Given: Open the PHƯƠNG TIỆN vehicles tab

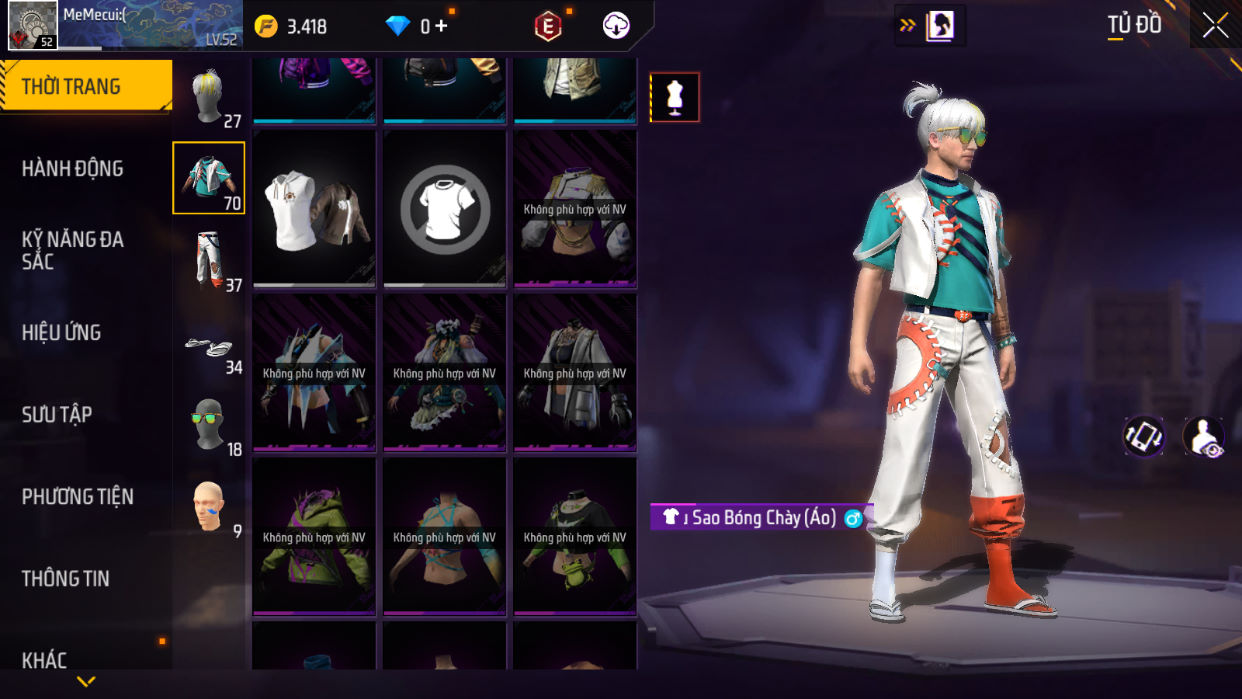Looking at the screenshot, I should pyautogui.click(x=78, y=497).
